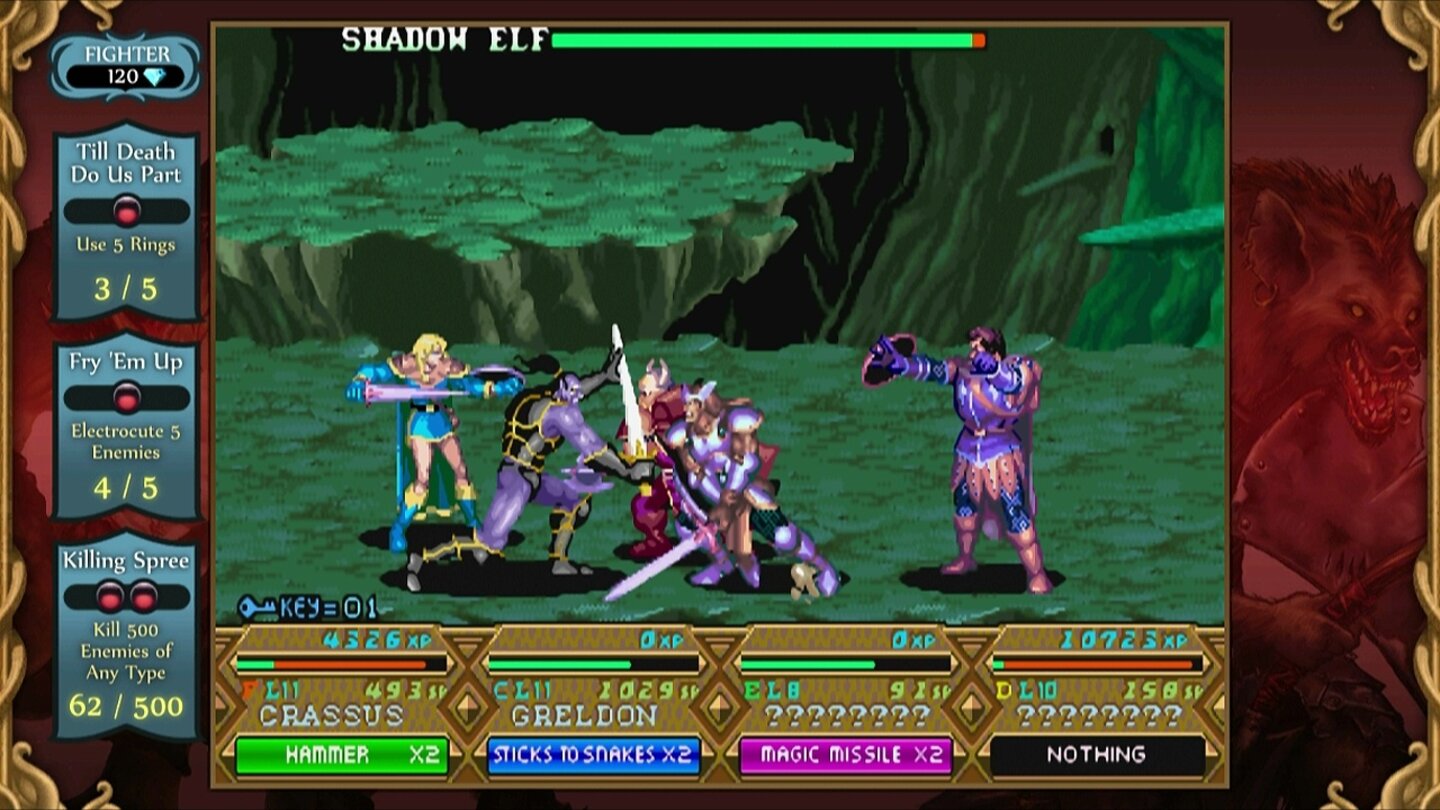Click the diamond gem icon in the FIGHTER panel
The width and height of the screenshot is (1440, 810).
click(155, 76)
